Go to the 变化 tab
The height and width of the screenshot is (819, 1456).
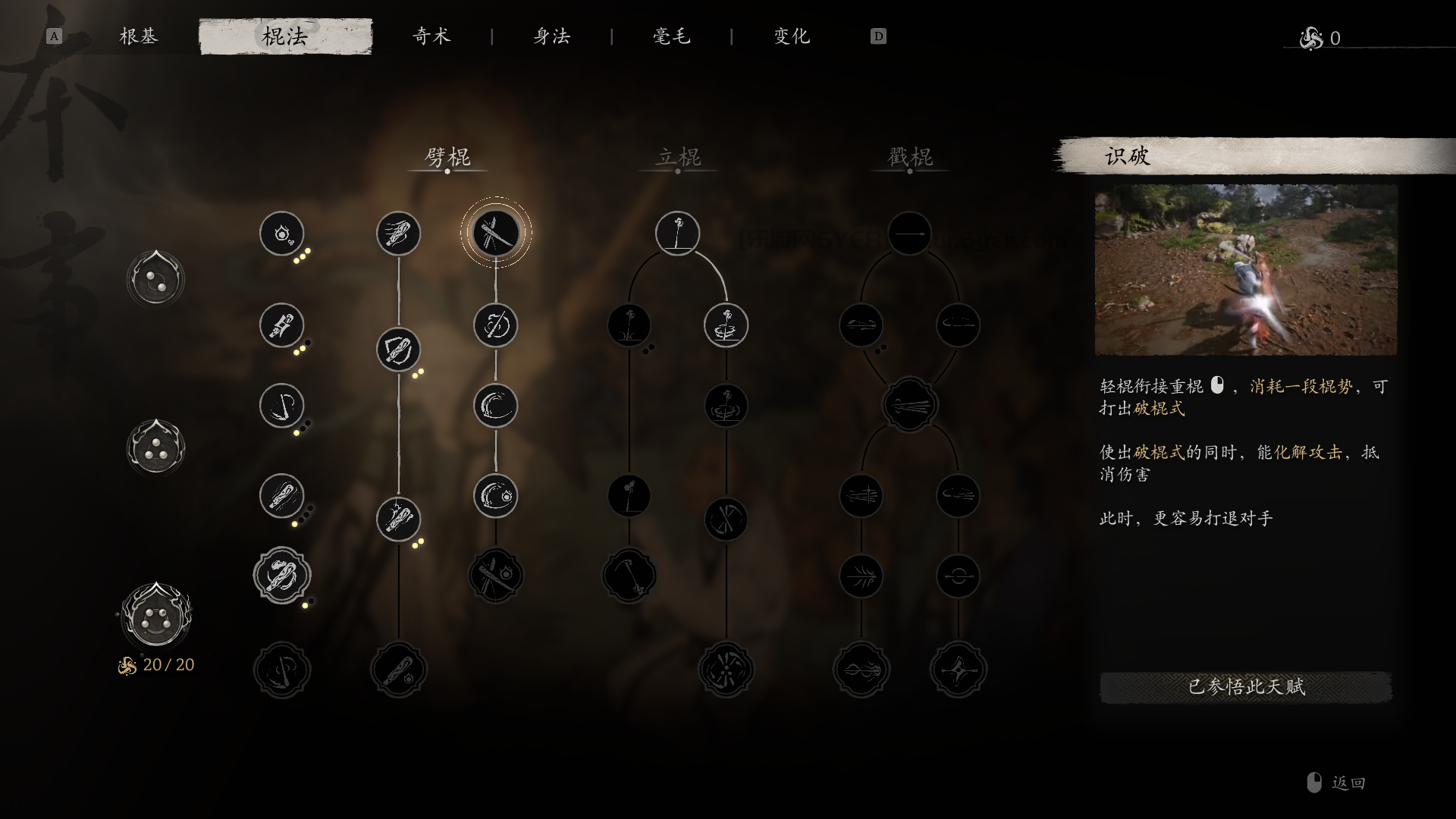tap(792, 36)
